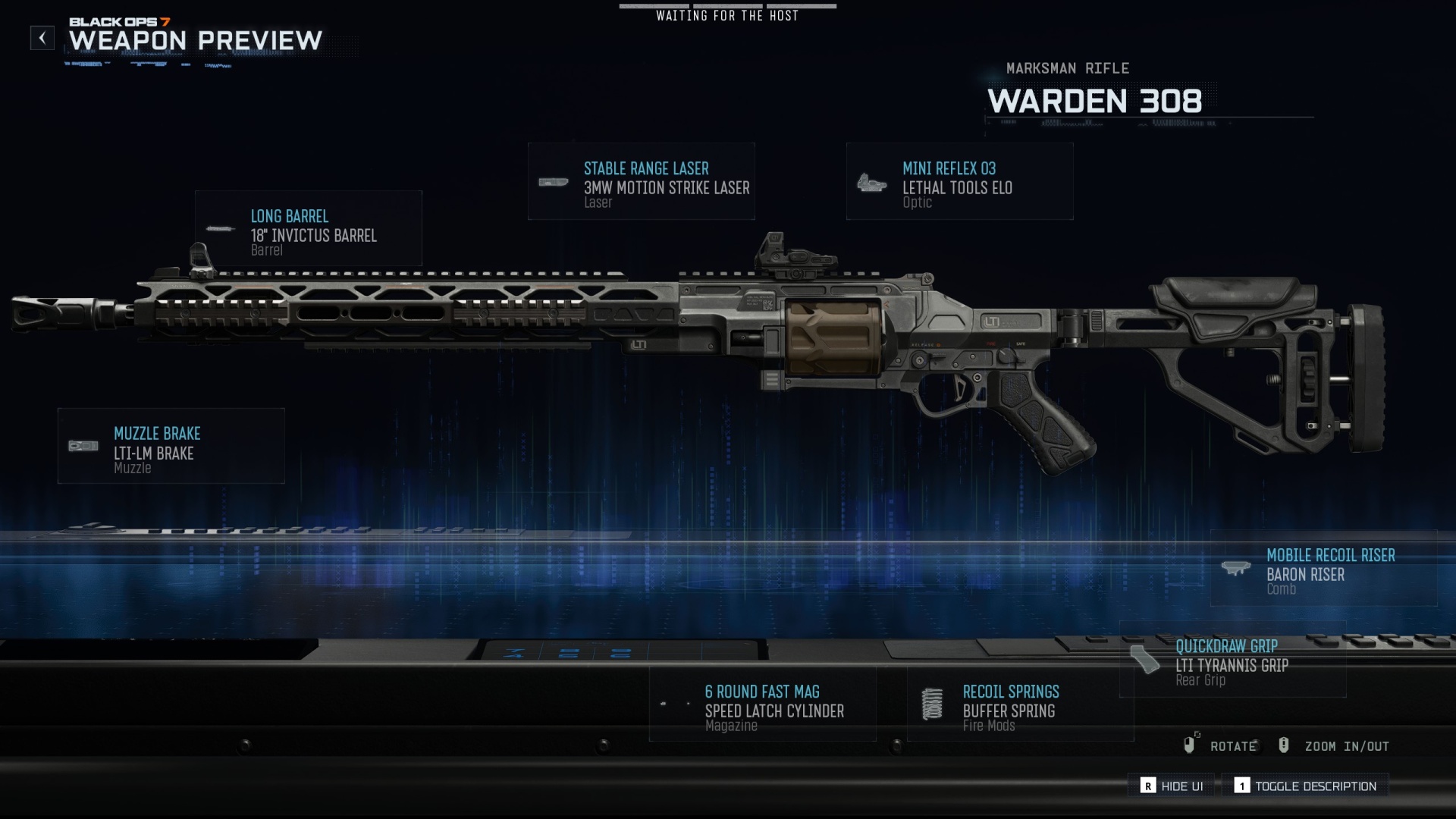
Task: Go back using the arrow button
Action: point(42,38)
